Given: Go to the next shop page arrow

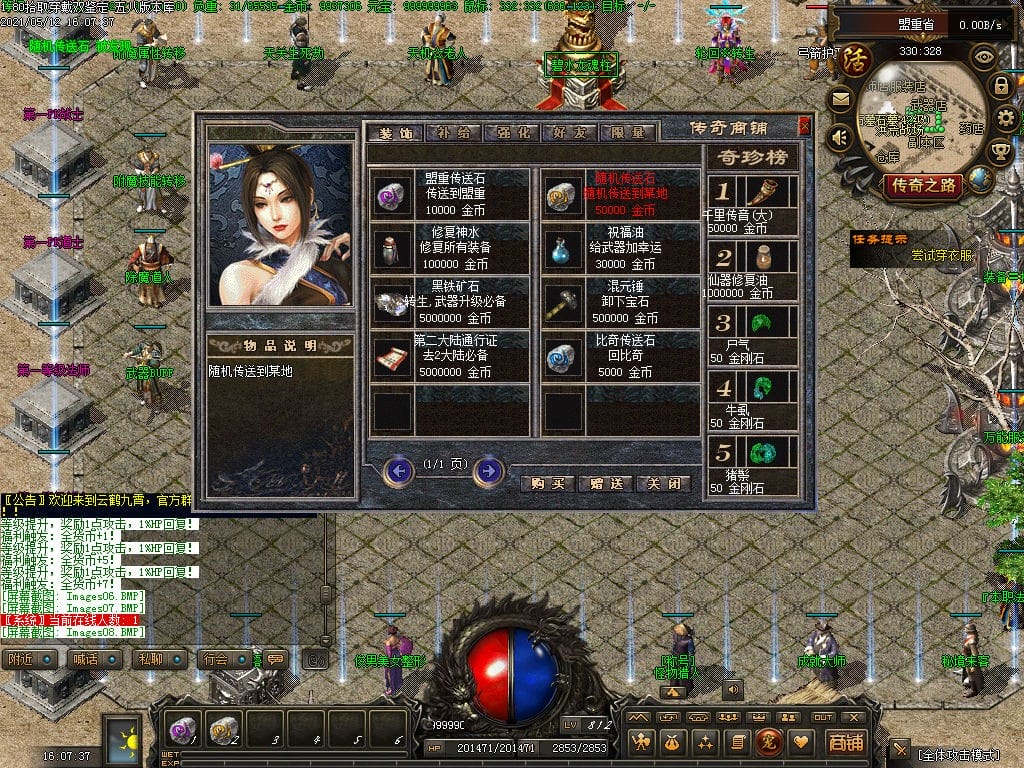Looking at the screenshot, I should (488, 470).
